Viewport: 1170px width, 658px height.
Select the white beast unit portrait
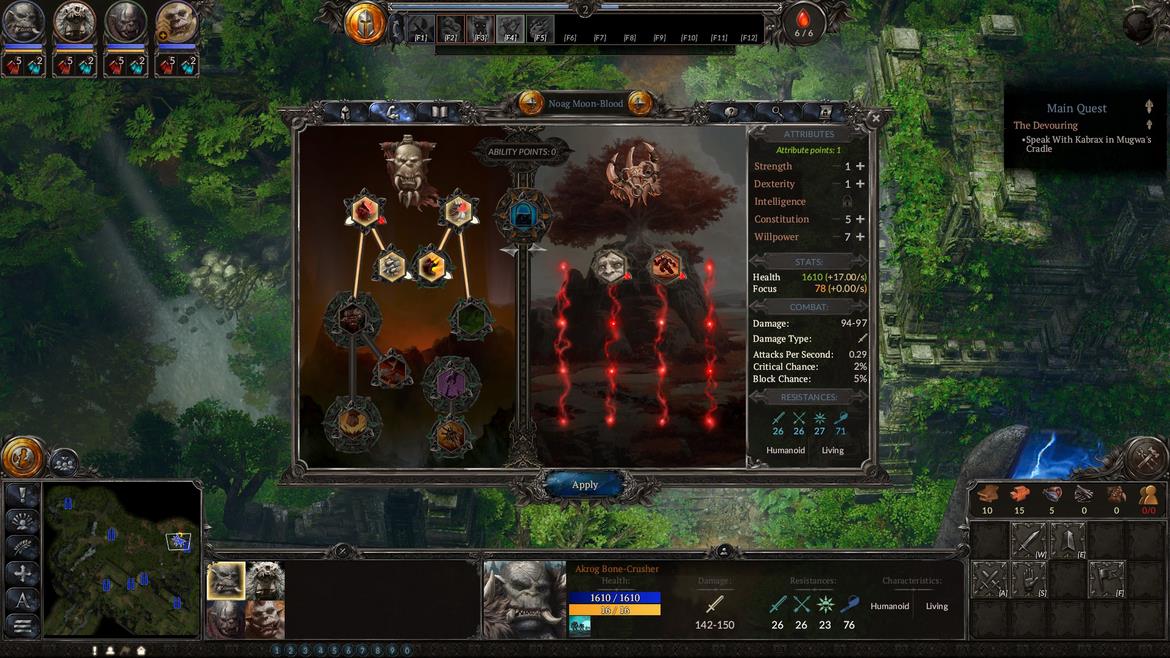coord(266,580)
